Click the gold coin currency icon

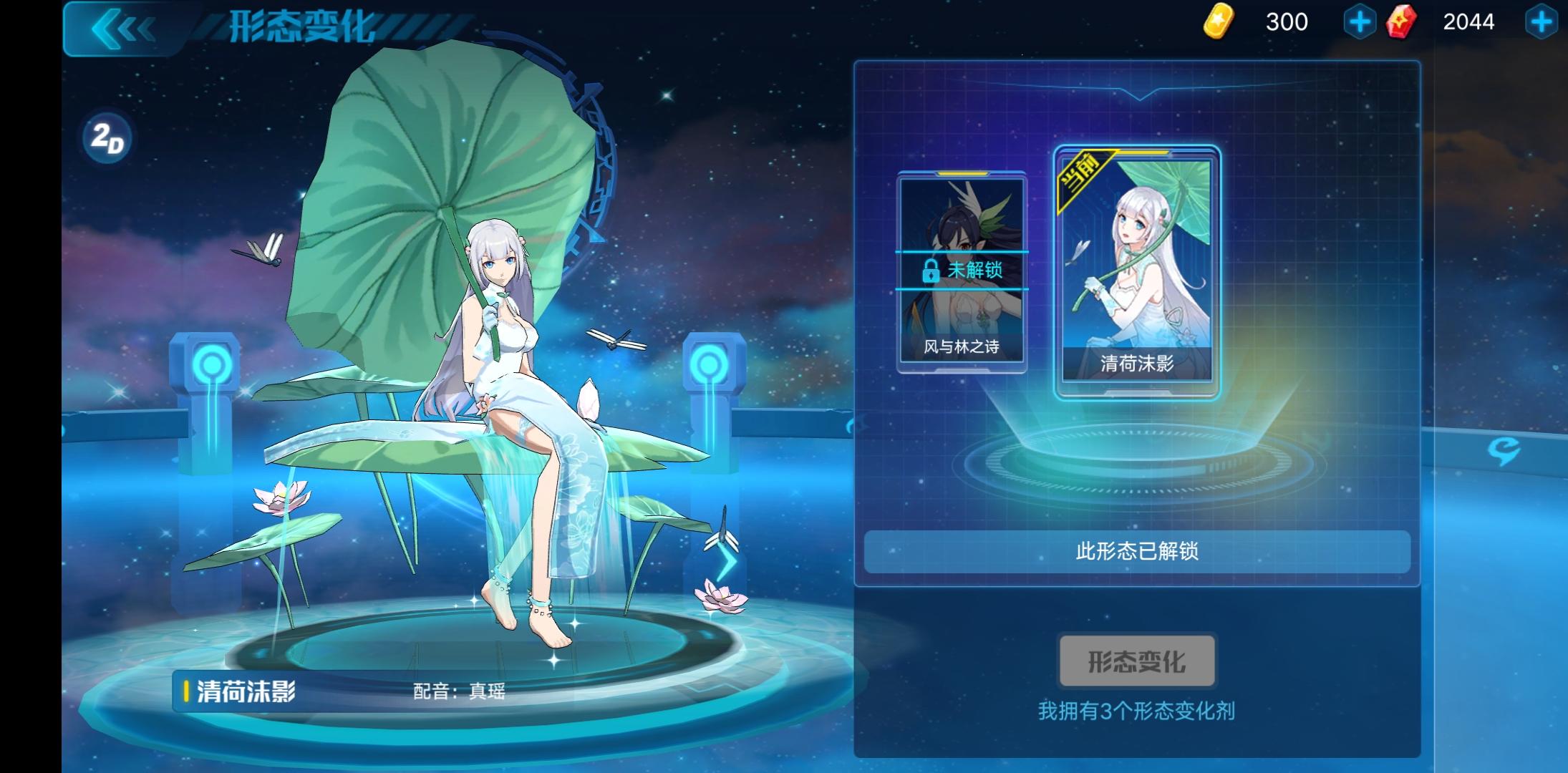click(1219, 21)
